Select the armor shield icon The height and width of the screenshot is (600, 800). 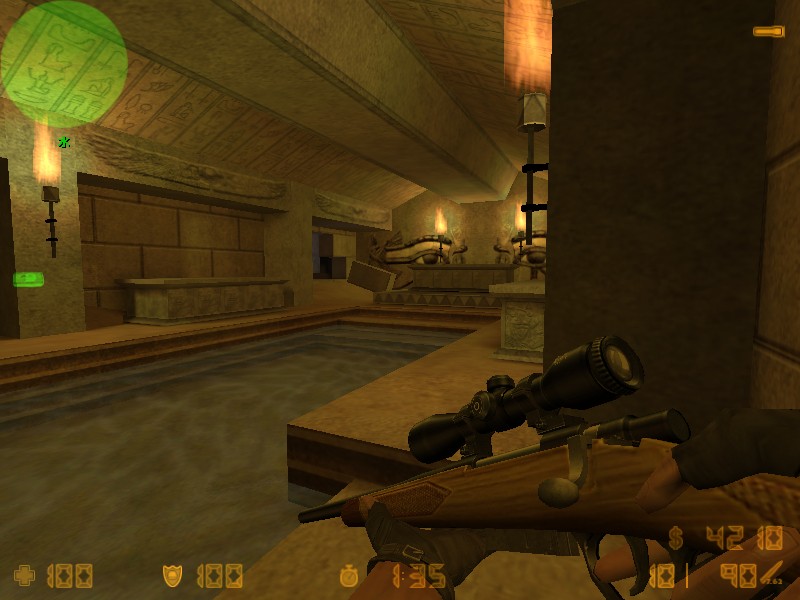tap(172, 576)
